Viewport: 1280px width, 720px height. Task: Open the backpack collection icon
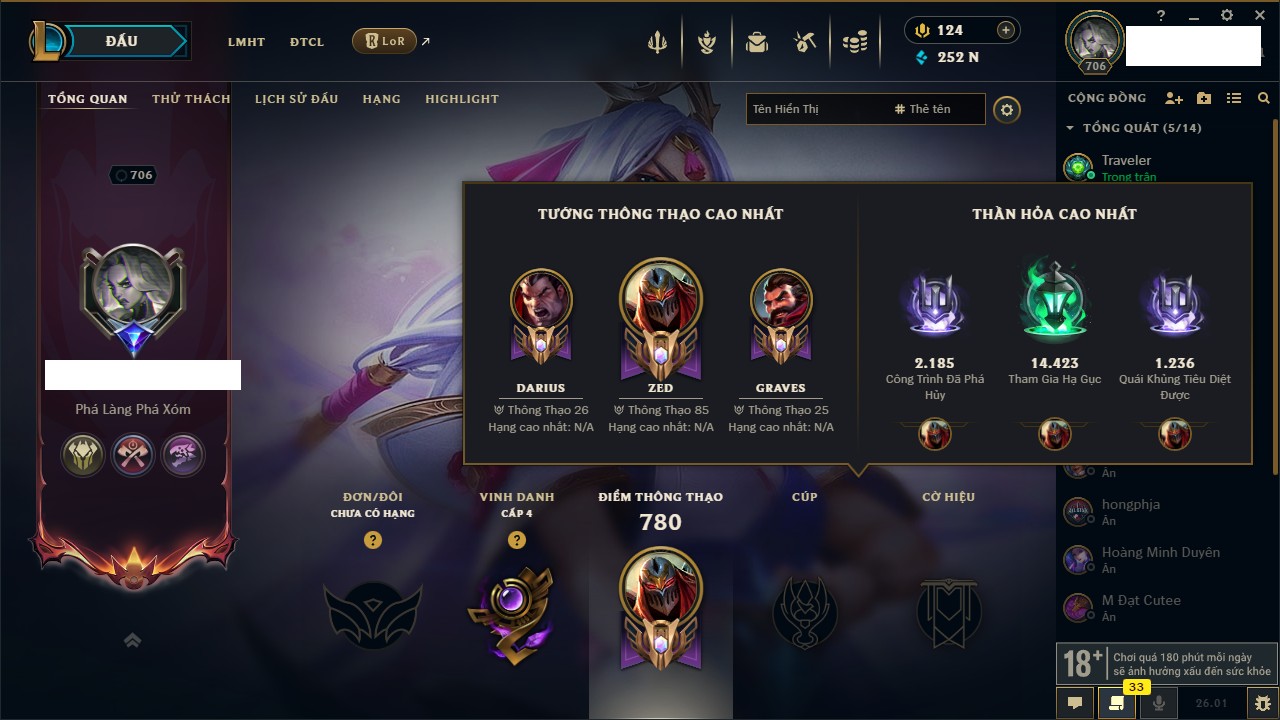click(757, 42)
